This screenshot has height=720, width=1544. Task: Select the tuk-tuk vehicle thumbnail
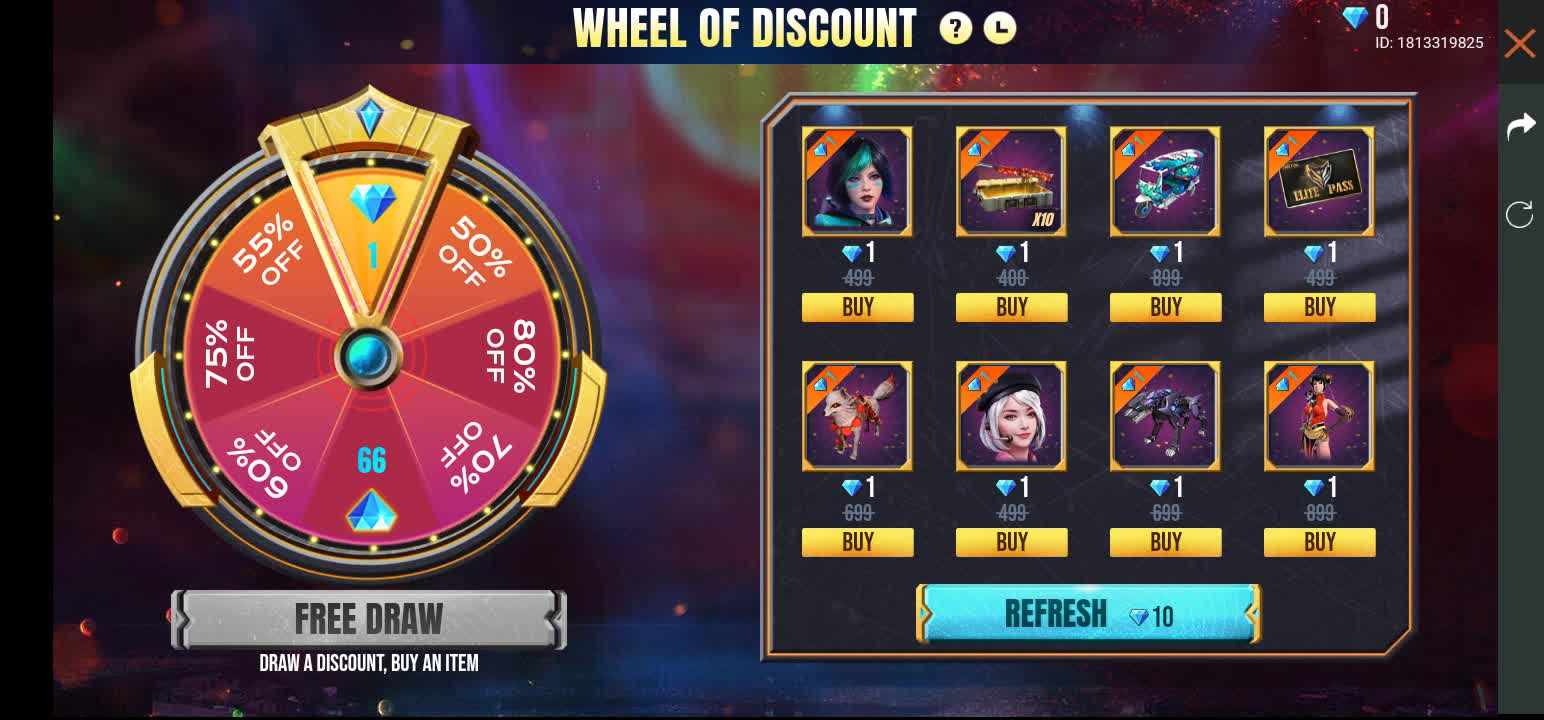[1165, 182]
